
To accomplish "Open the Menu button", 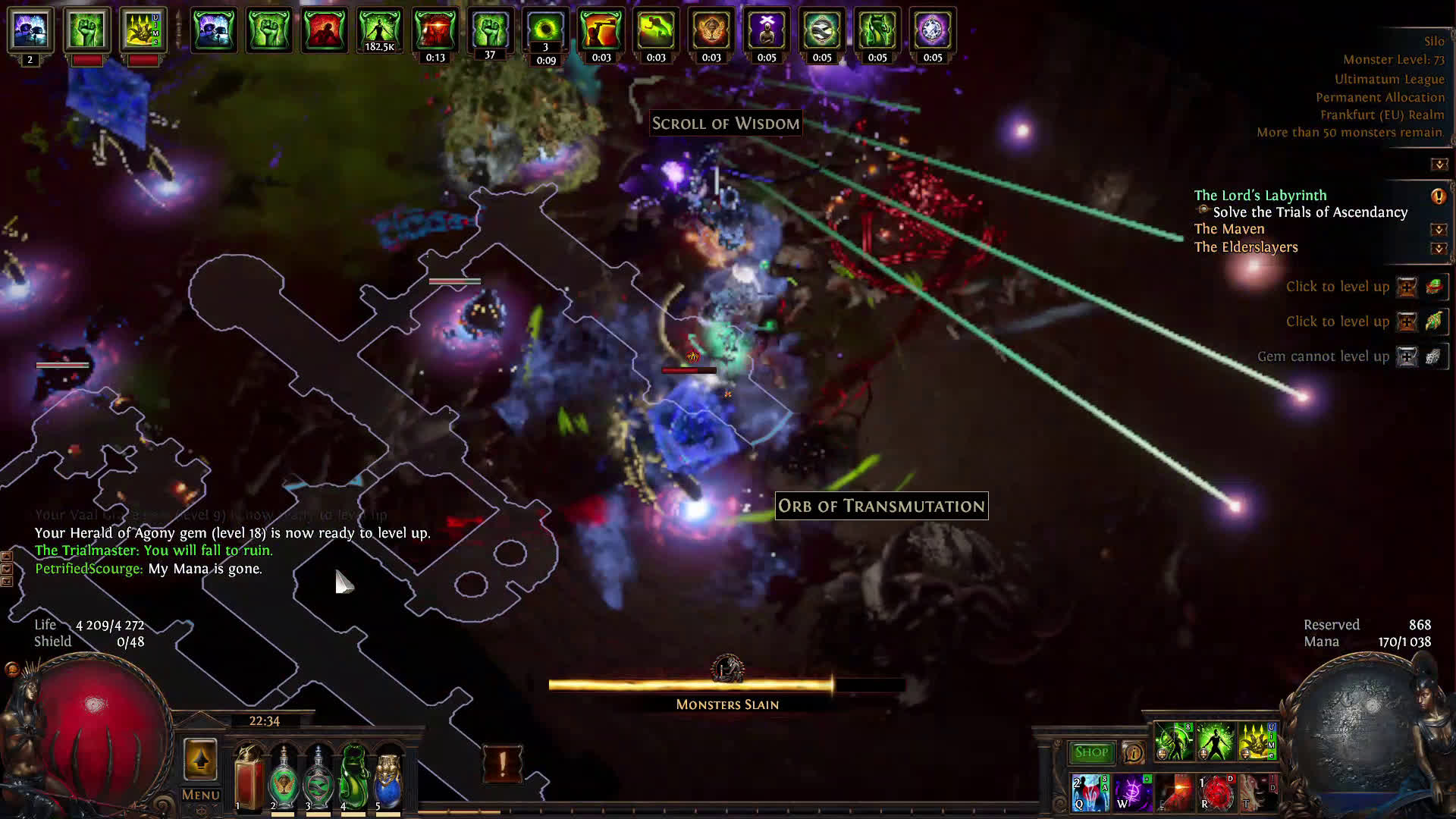I will click(x=201, y=795).
